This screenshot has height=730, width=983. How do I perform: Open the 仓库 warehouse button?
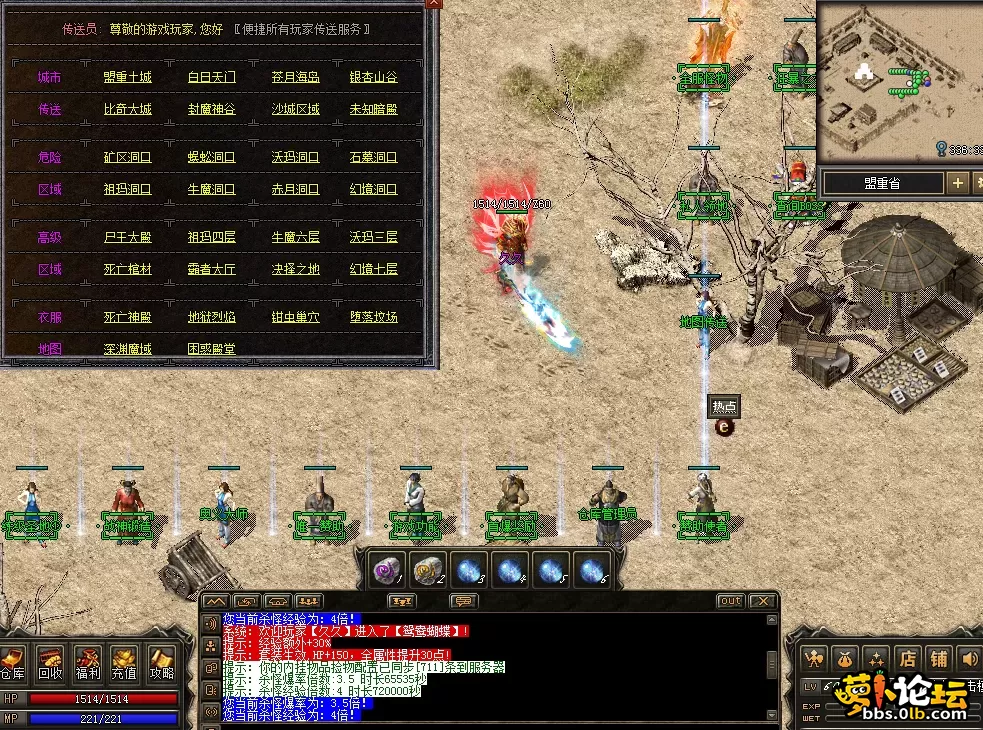[x=13, y=661]
